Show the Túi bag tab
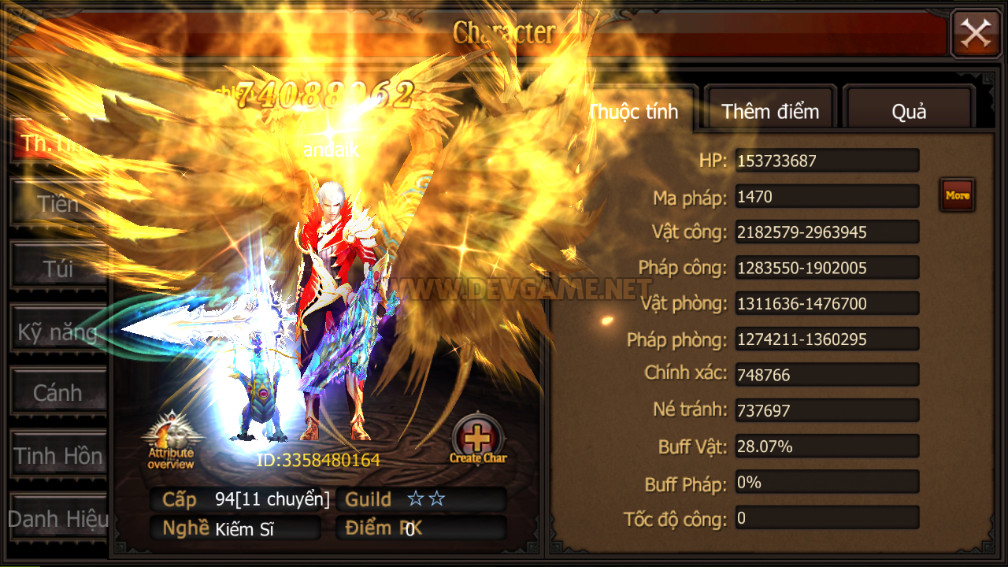Viewport: 1008px width, 567px height. (58, 268)
